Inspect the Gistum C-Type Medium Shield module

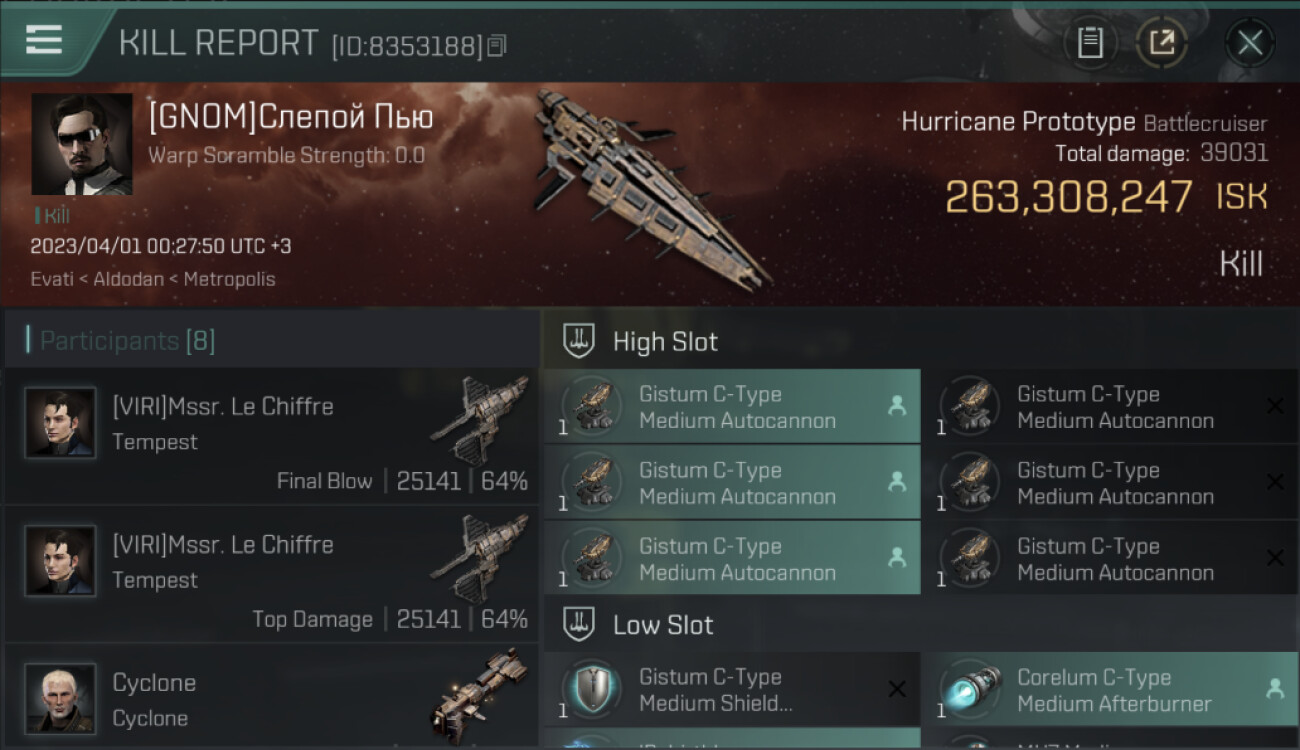[x=731, y=690]
